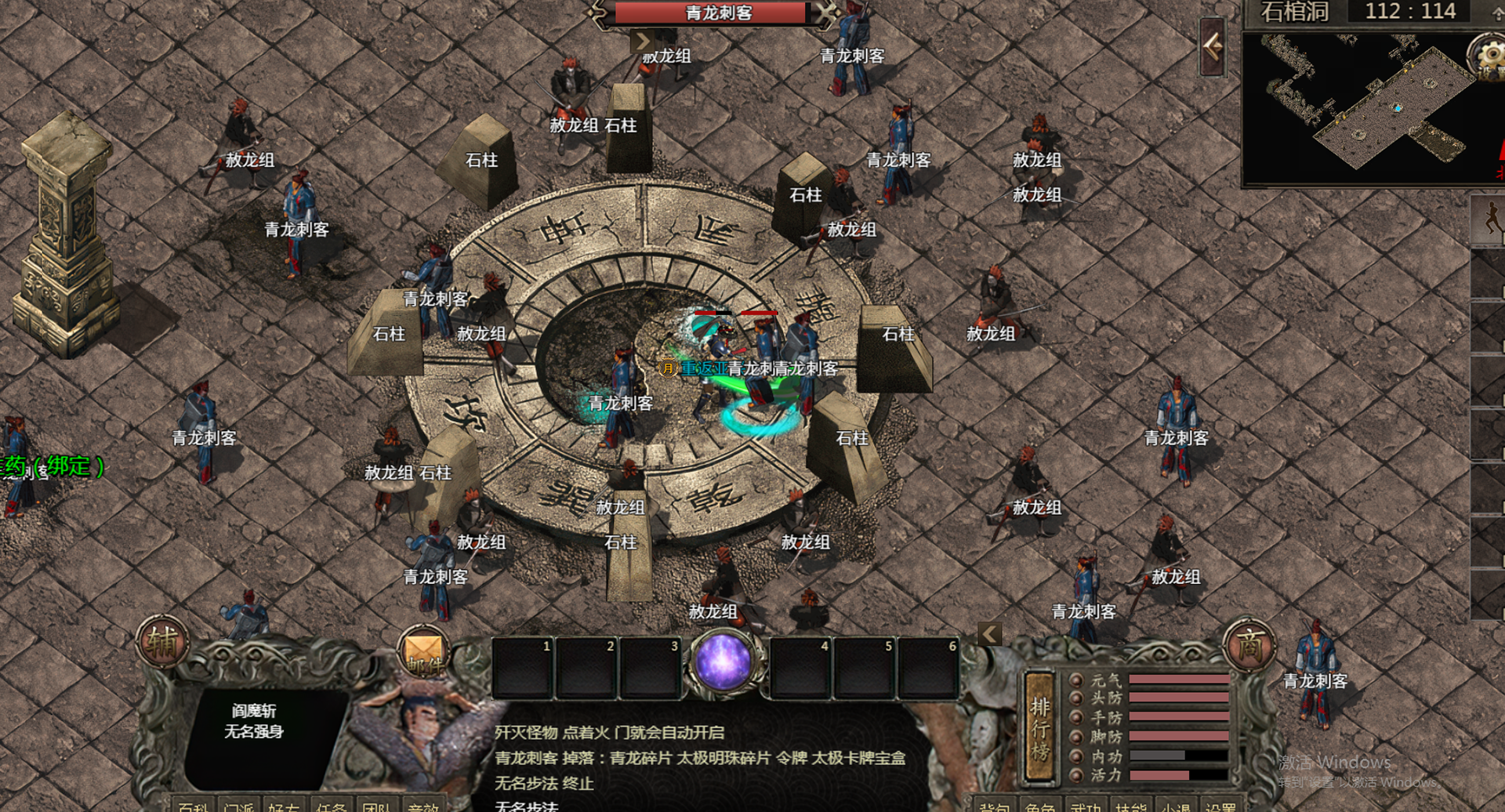1505x812 pixels.
Task: Open the 邮件 mail envelope icon
Action: [x=424, y=654]
